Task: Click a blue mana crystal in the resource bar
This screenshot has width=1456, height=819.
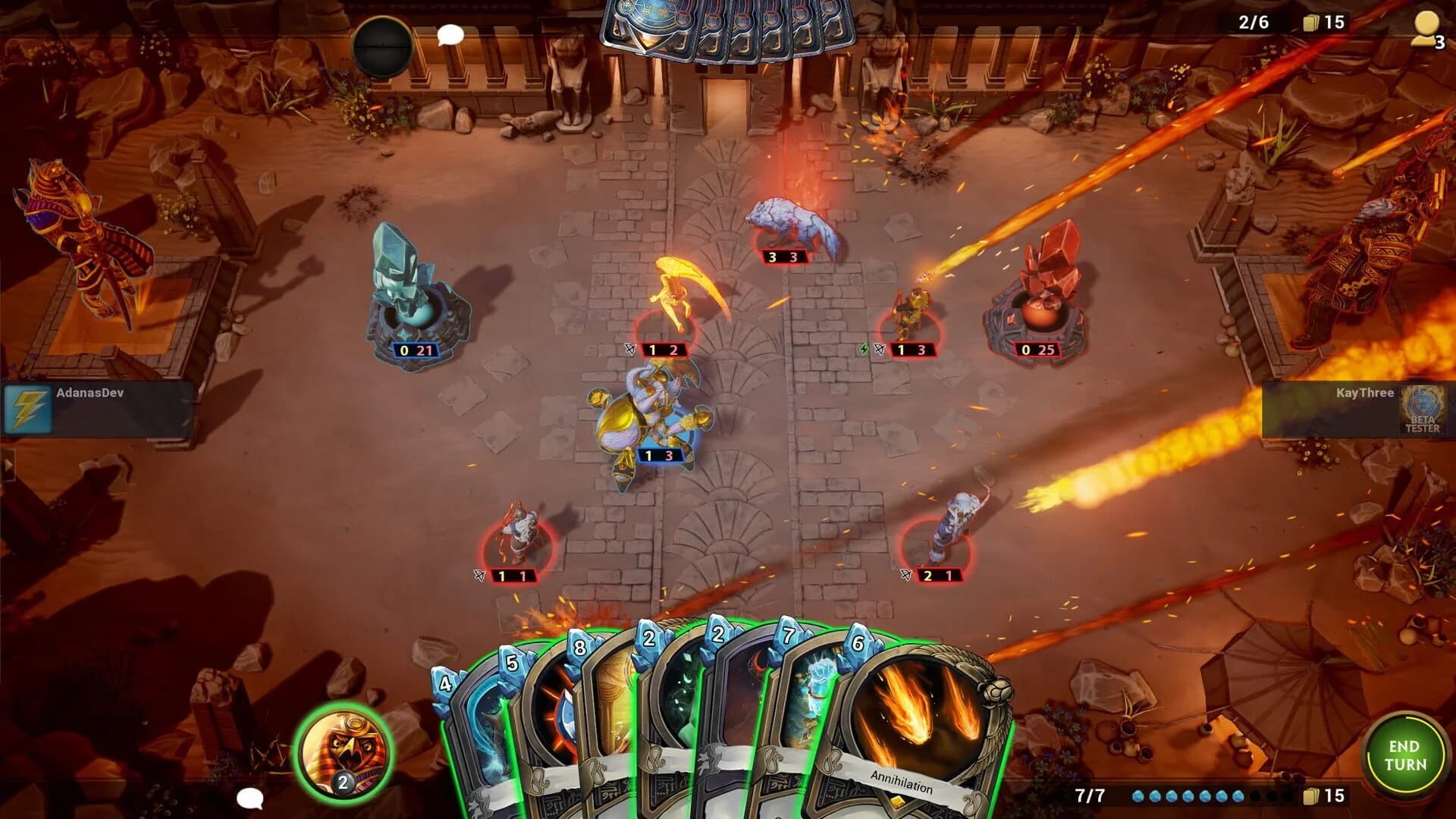Action: [x=1137, y=796]
